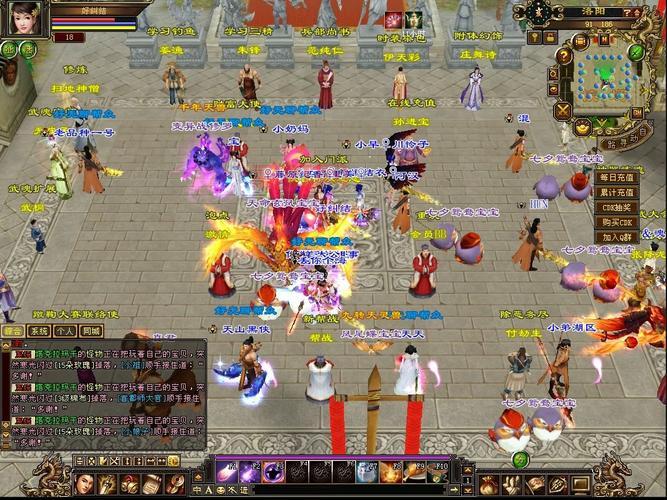The height and width of the screenshot is (500, 667).
Task: Switch to the 同城 chat tab
Action: [91, 330]
